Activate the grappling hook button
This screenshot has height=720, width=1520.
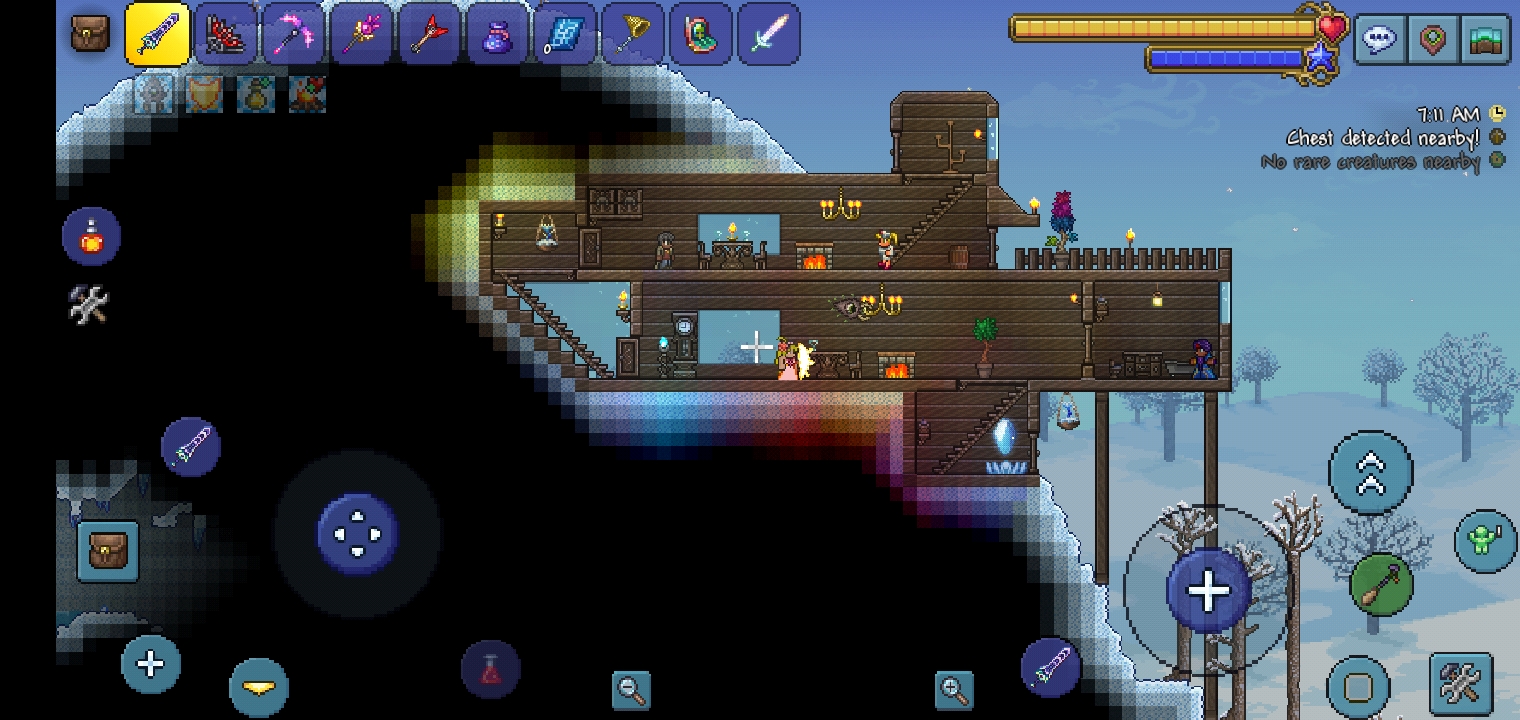[x=1381, y=583]
